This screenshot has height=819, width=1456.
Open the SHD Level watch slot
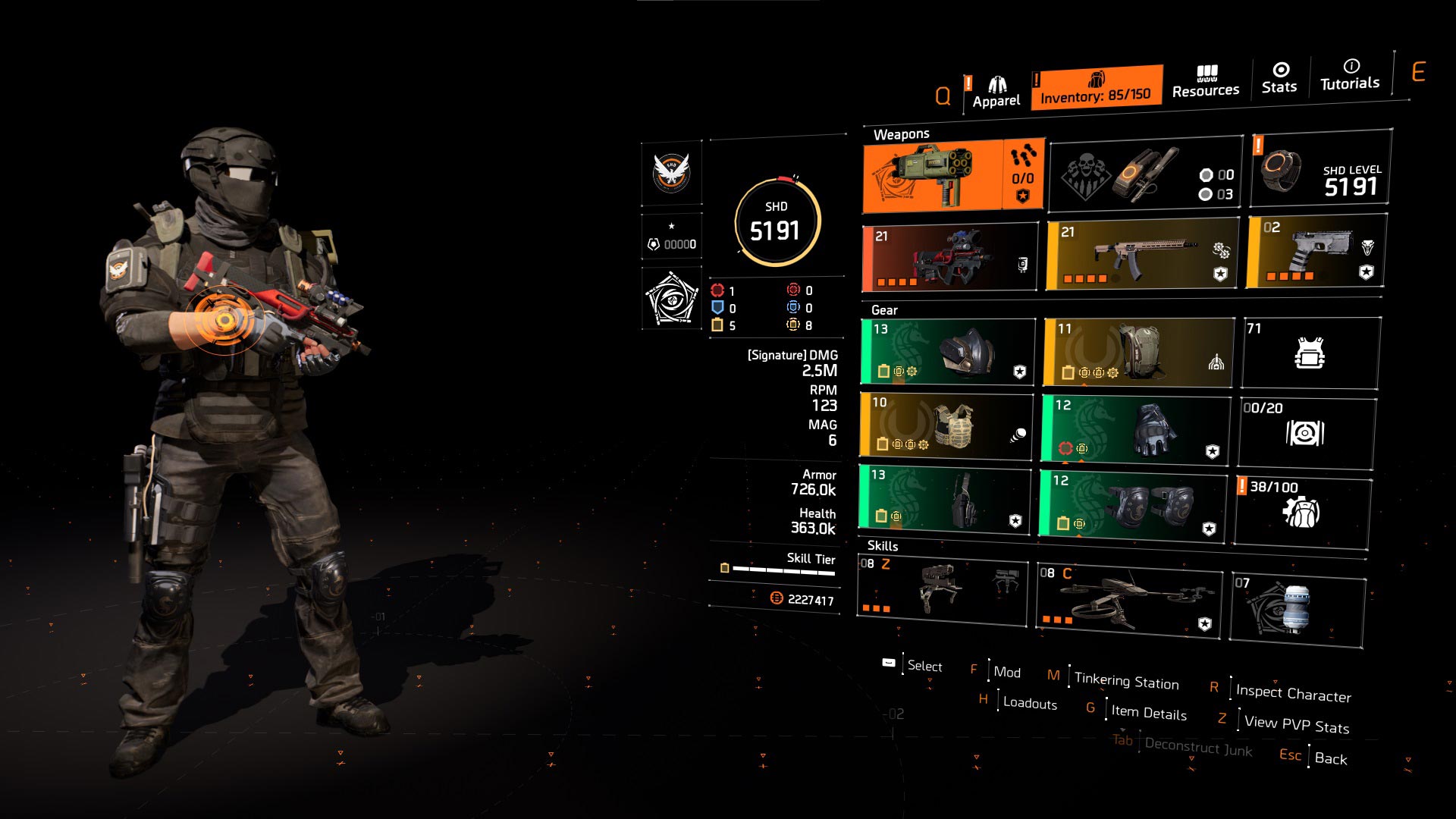tap(1320, 170)
